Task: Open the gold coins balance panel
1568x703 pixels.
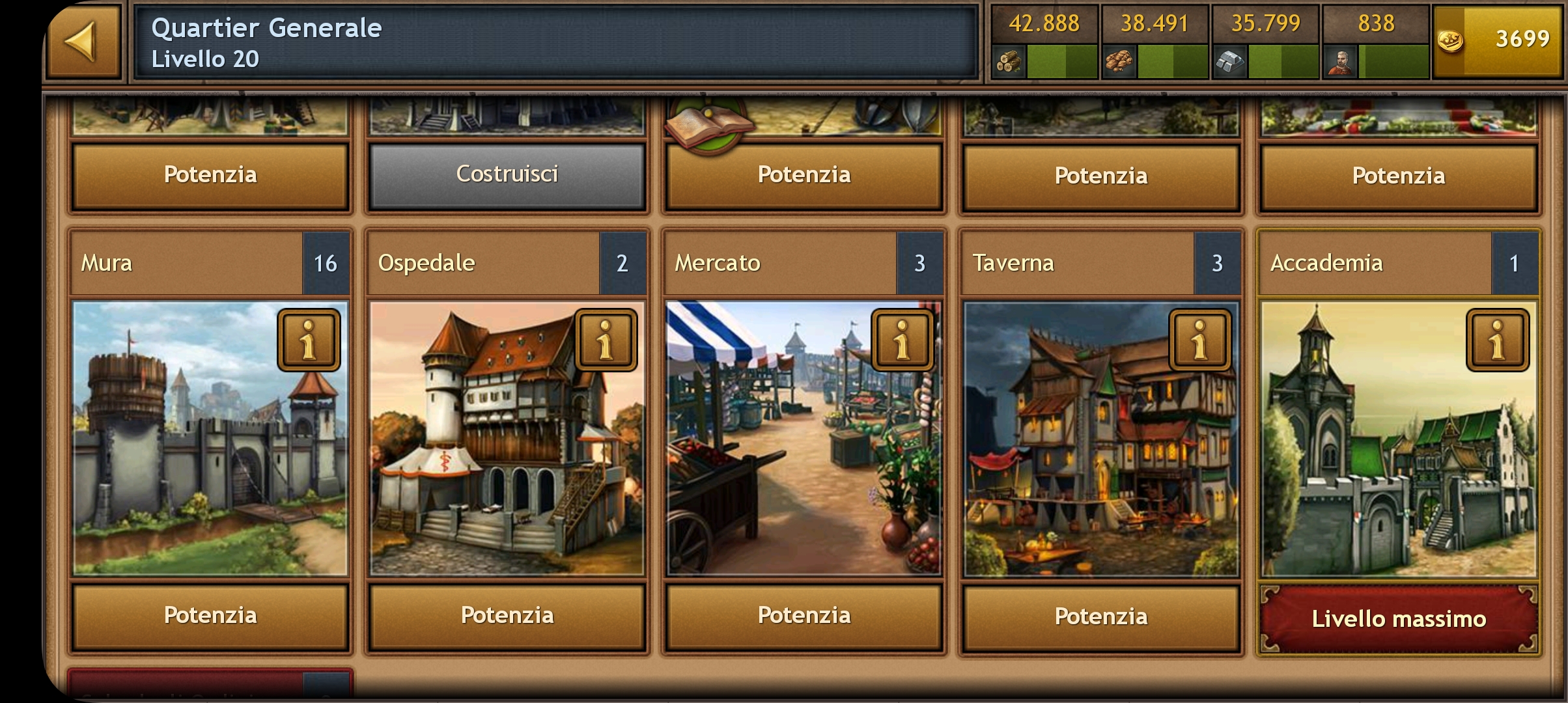Action: 1497,40
